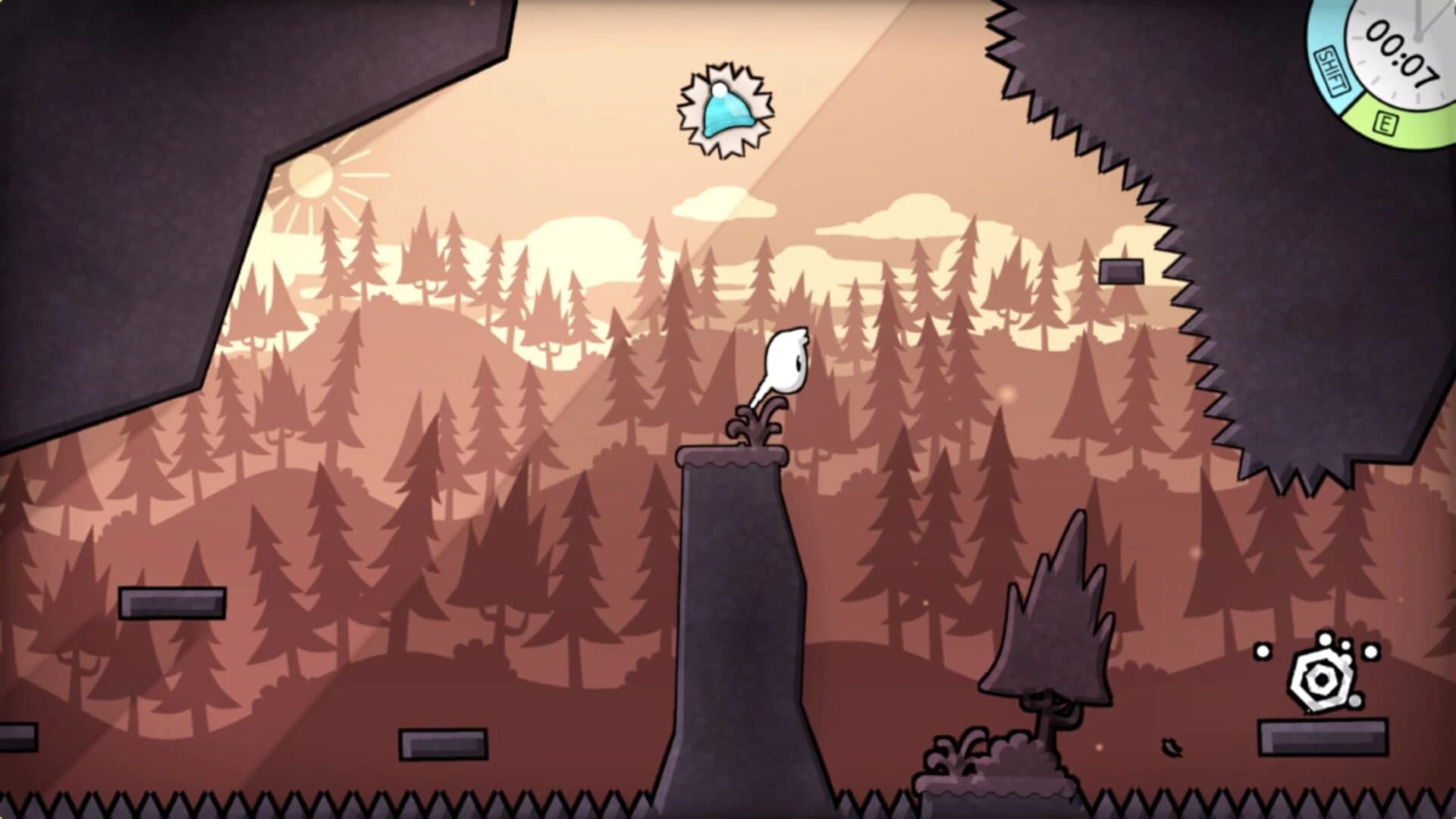Click the falling leaf near the bush
Image resolution: width=1456 pixels, height=819 pixels.
pyautogui.click(x=1172, y=748)
